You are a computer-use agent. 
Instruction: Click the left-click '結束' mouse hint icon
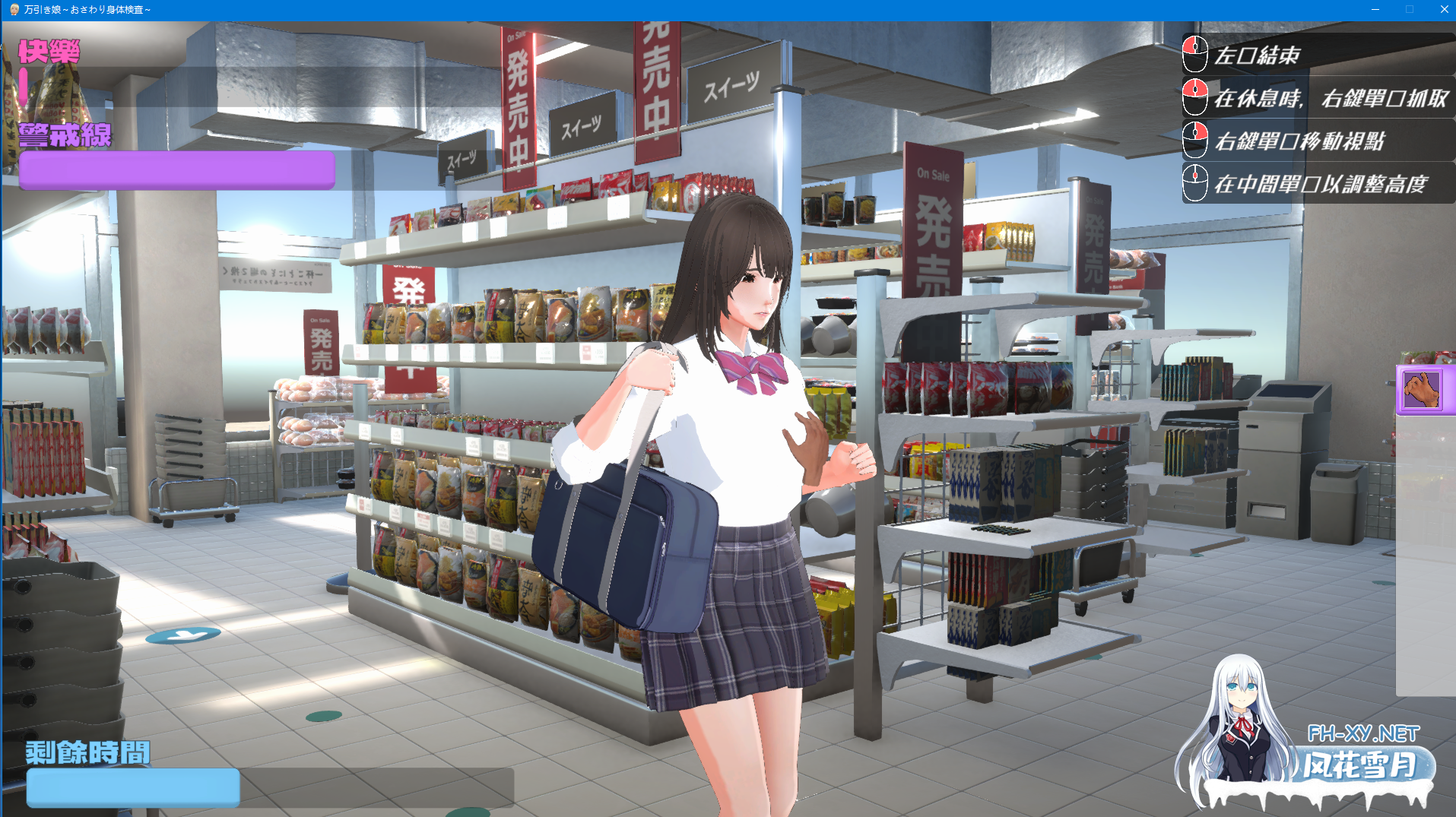click(x=1194, y=55)
